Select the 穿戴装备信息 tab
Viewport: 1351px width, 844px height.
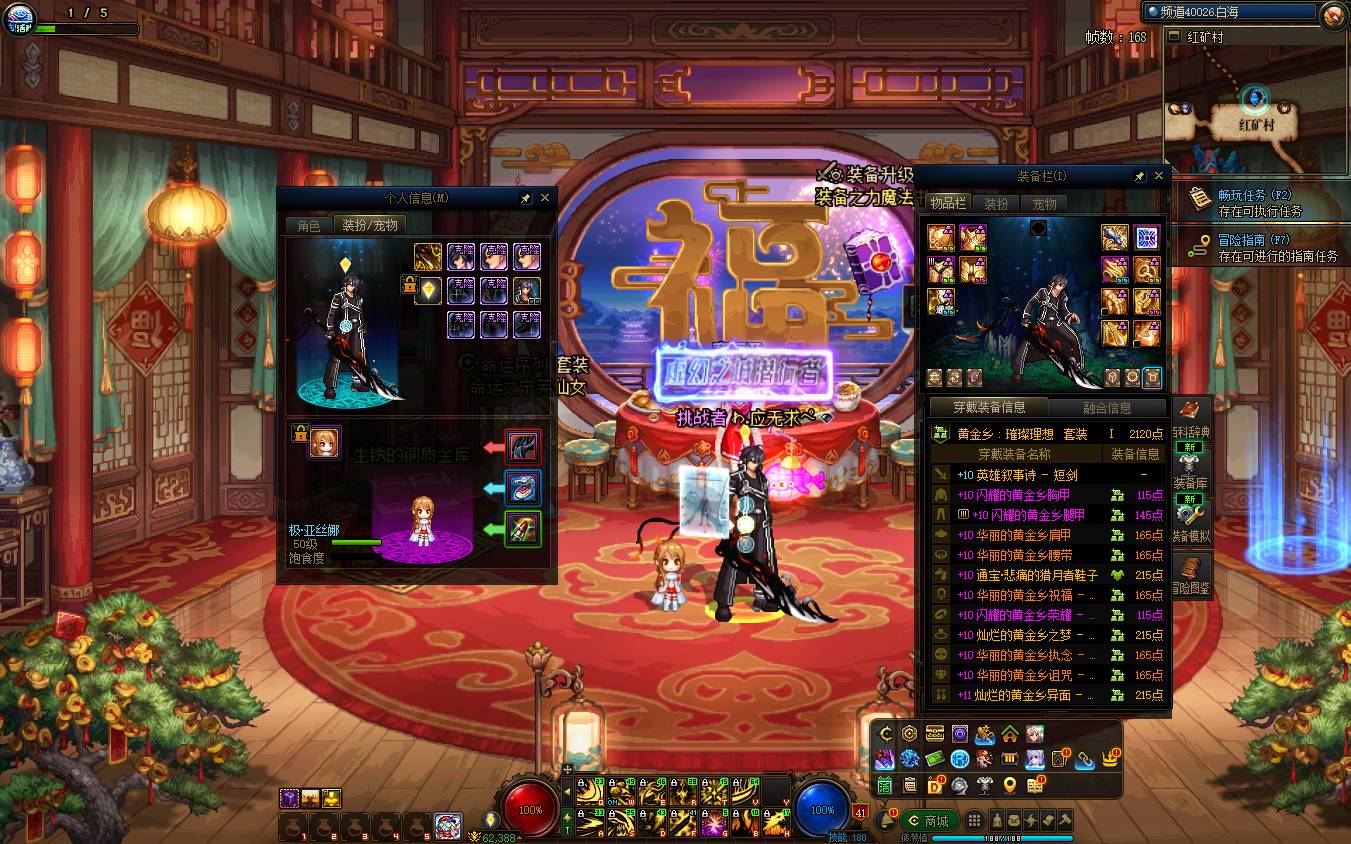[x=989, y=408]
